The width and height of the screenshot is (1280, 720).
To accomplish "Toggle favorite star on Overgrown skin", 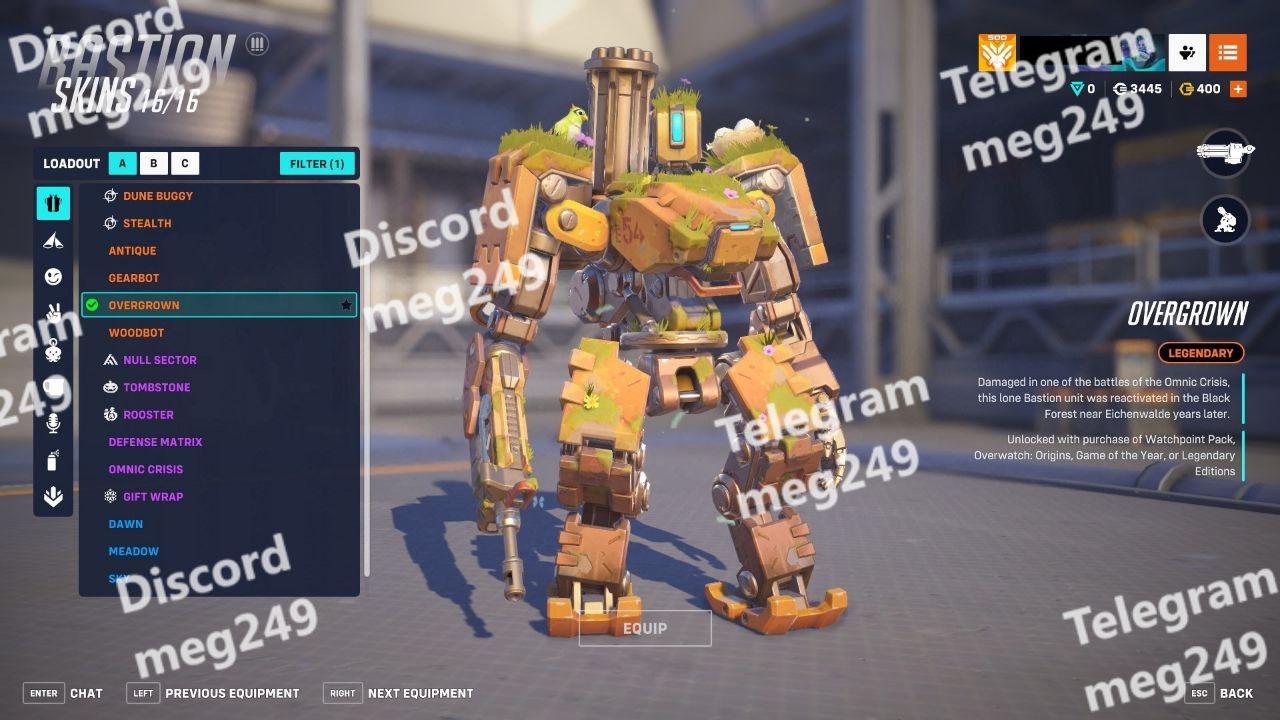I will coord(346,305).
